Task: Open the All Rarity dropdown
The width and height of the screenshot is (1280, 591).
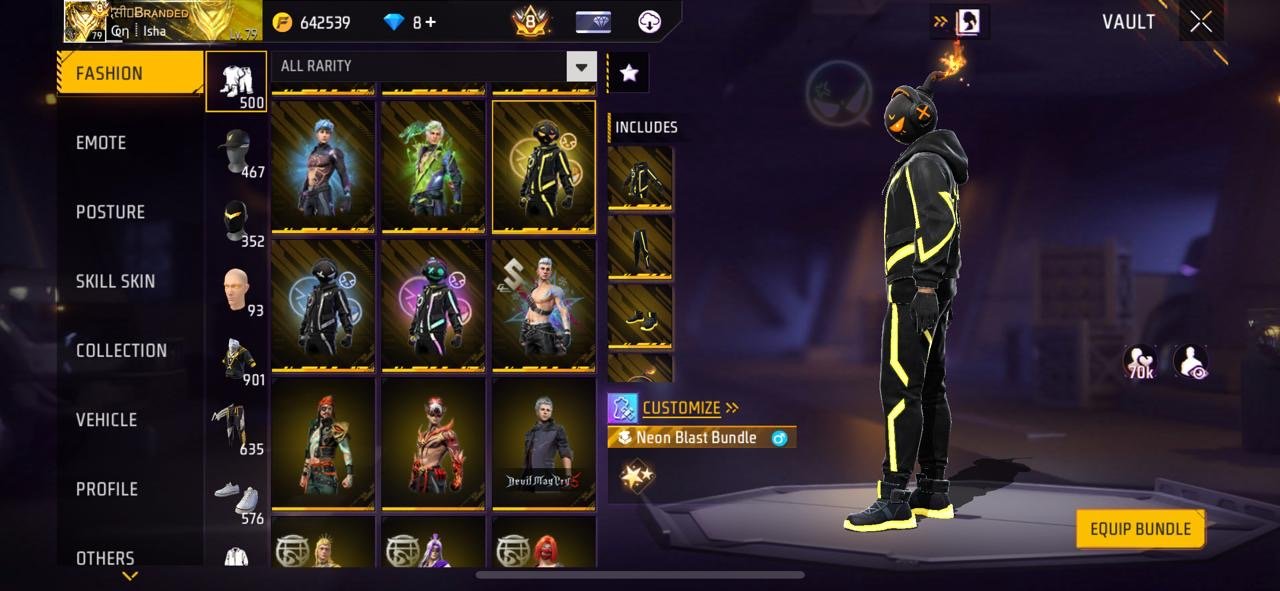Action: (x=581, y=66)
